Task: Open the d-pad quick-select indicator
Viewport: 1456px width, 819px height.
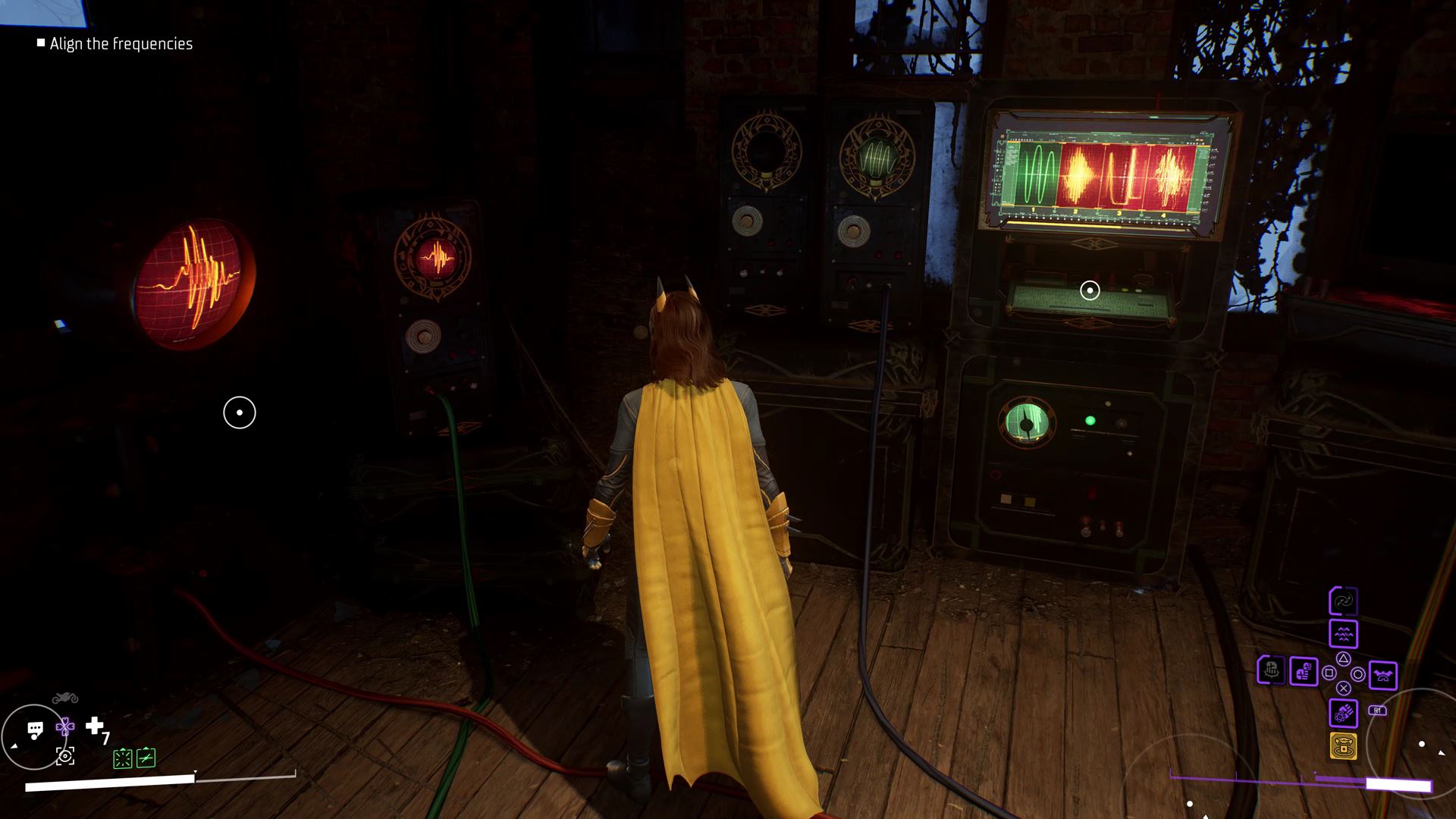Action: tap(64, 726)
